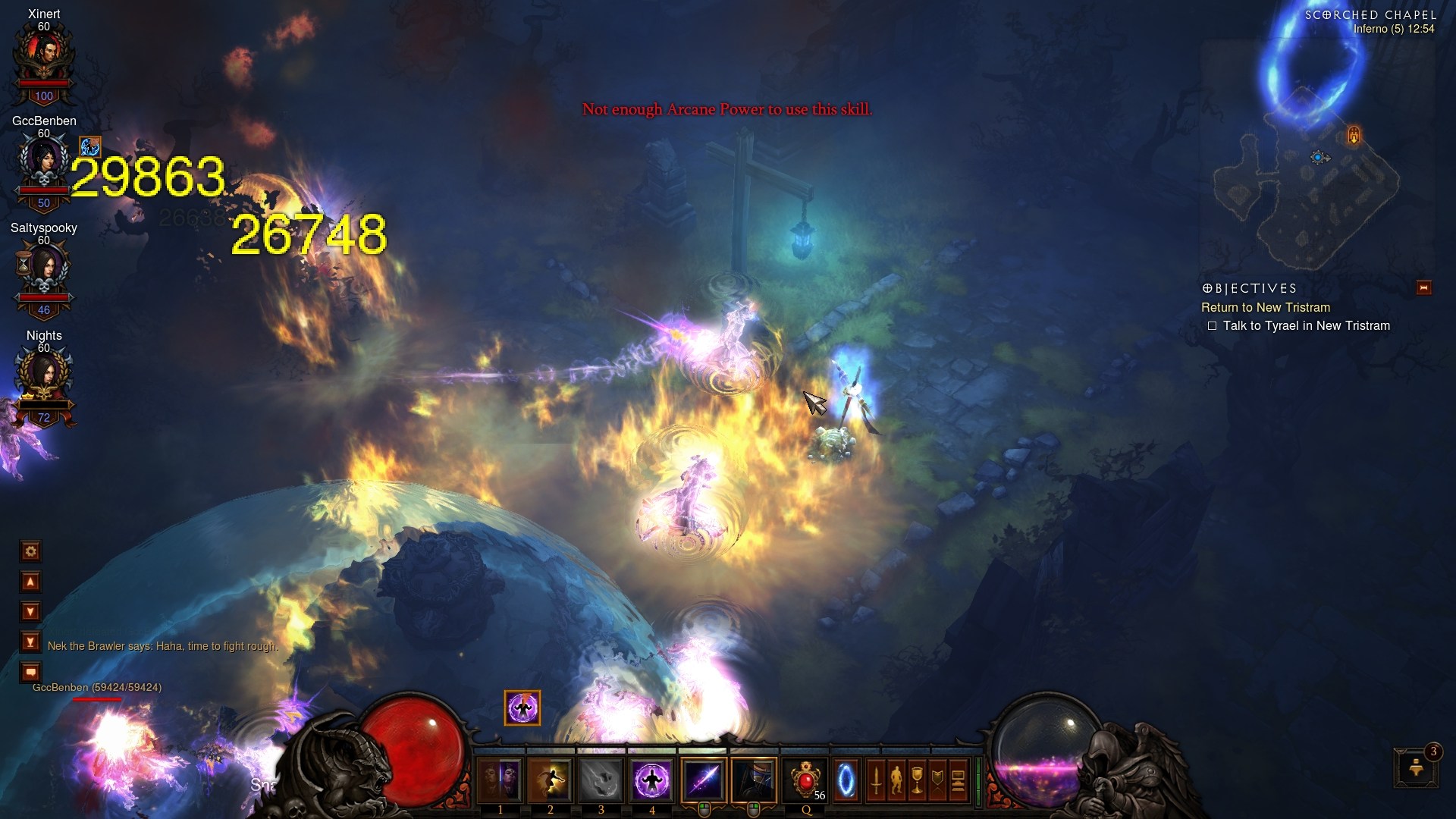Collapse the Objectives tracker panel
Image resolution: width=1456 pixels, height=819 pixels.
pos(1423,288)
